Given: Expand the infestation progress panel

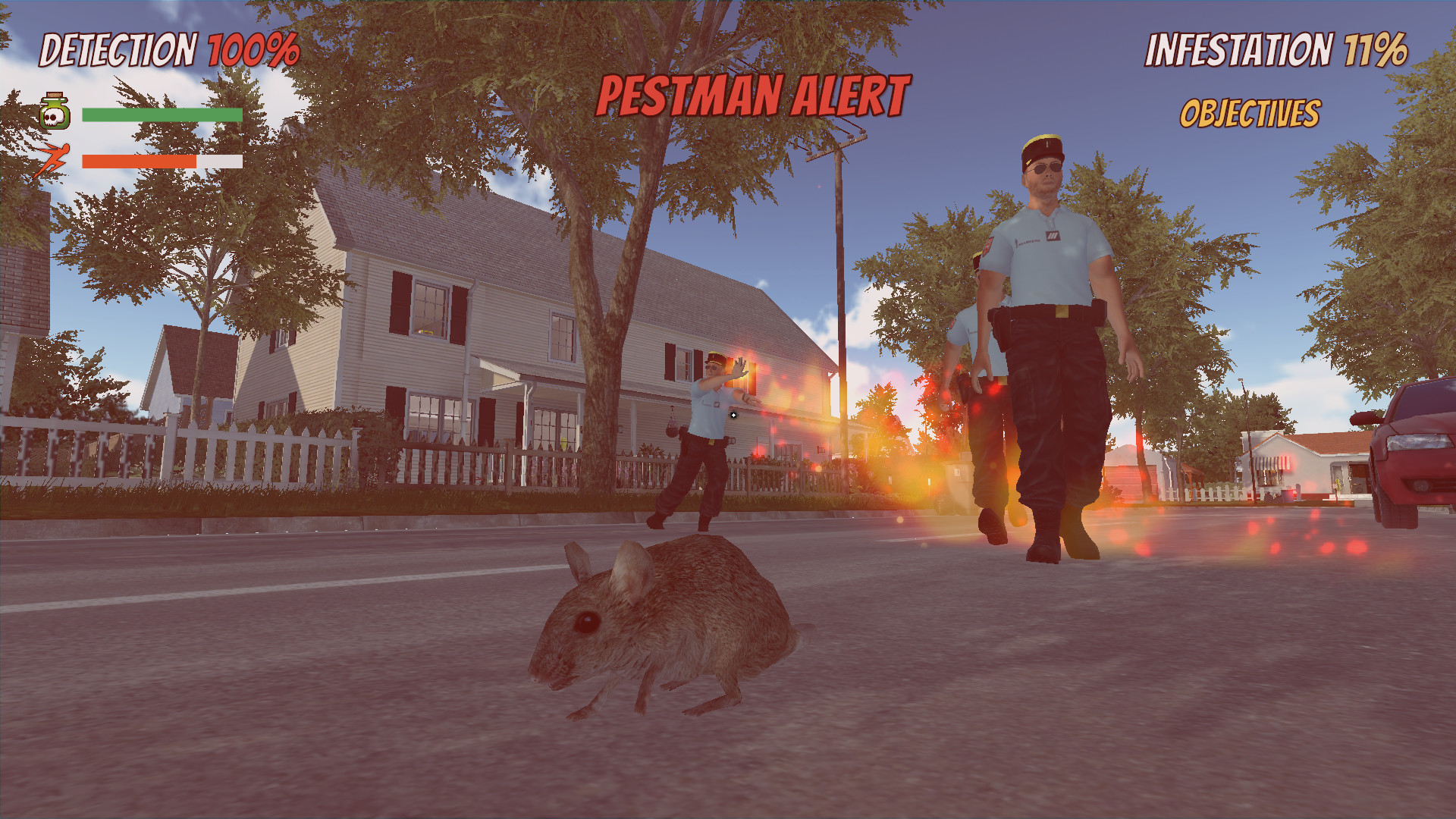Looking at the screenshot, I should point(1281,48).
